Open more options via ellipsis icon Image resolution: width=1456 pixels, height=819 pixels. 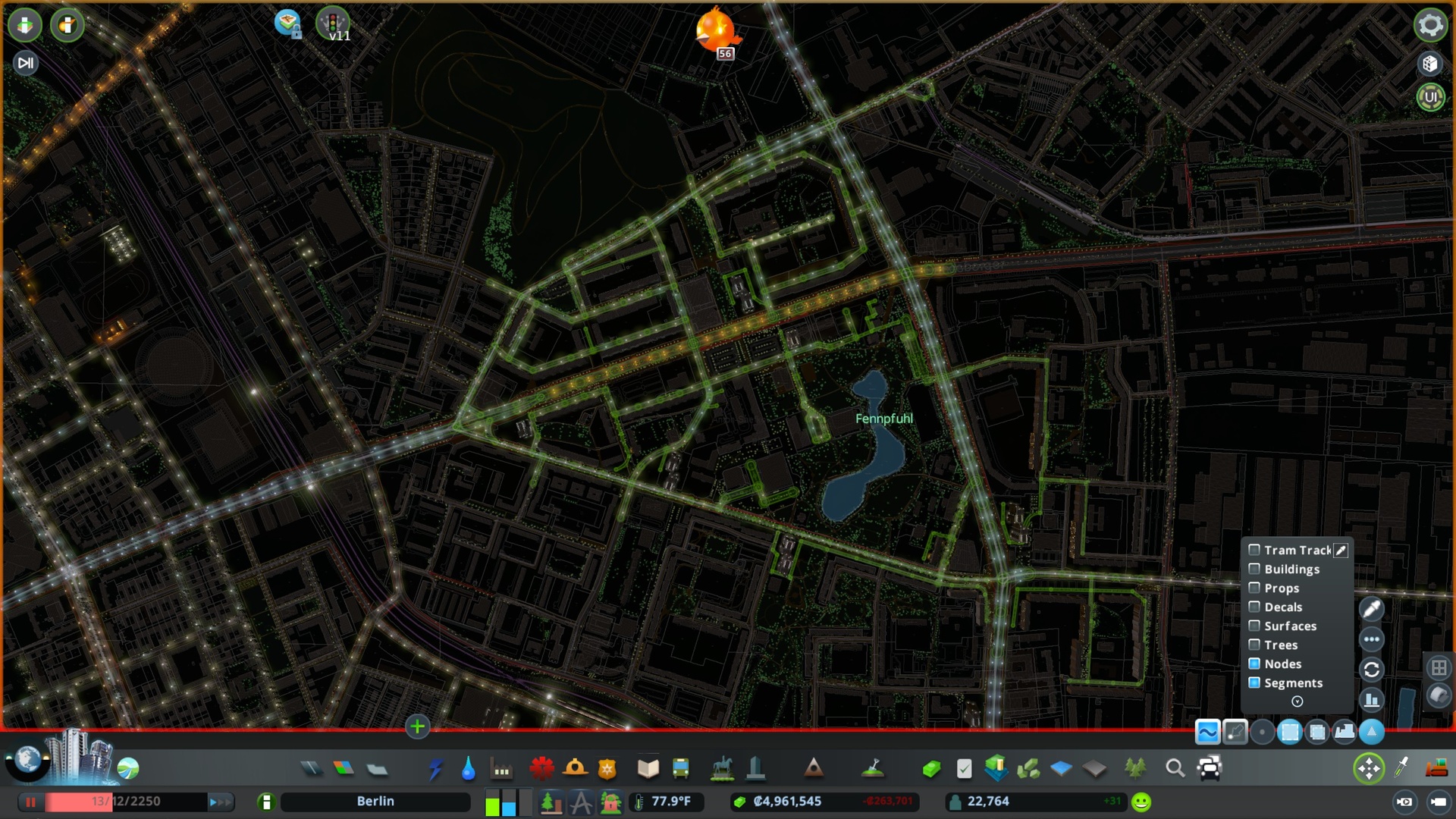pyautogui.click(x=1371, y=639)
